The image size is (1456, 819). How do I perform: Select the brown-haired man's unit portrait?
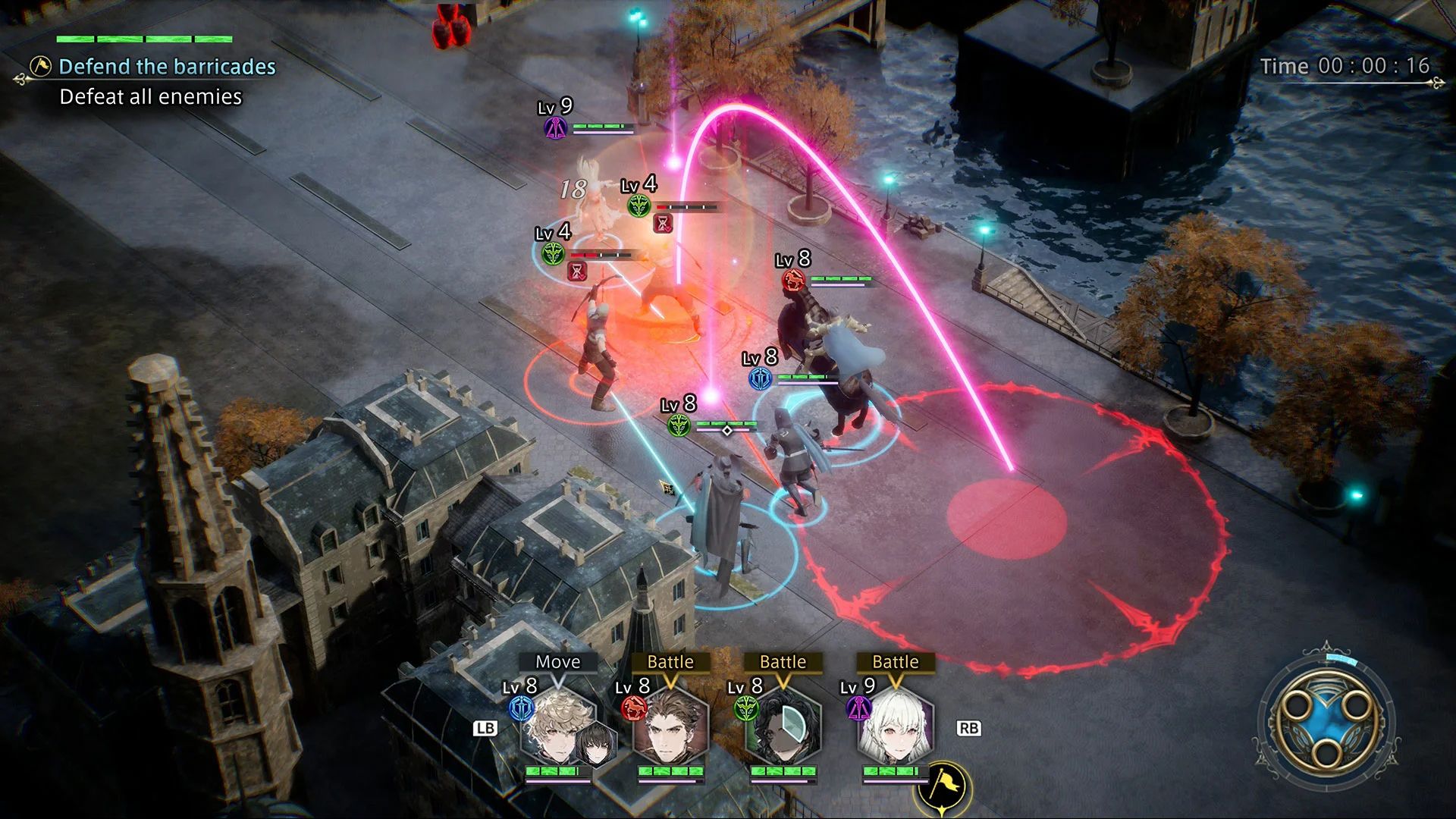(x=670, y=729)
